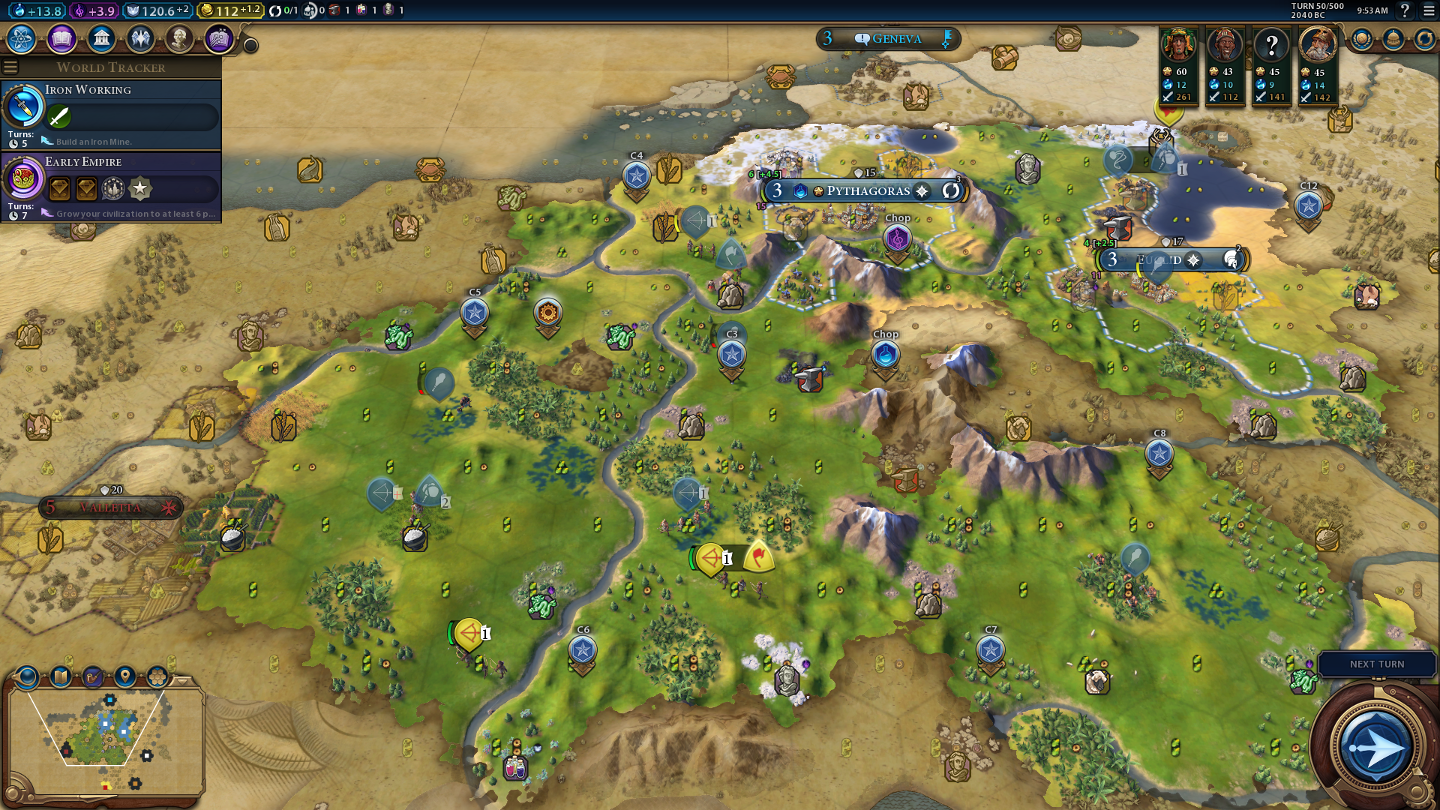Open the map pins panel
Viewport: 1440px width, 810px height.
pos(125,677)
